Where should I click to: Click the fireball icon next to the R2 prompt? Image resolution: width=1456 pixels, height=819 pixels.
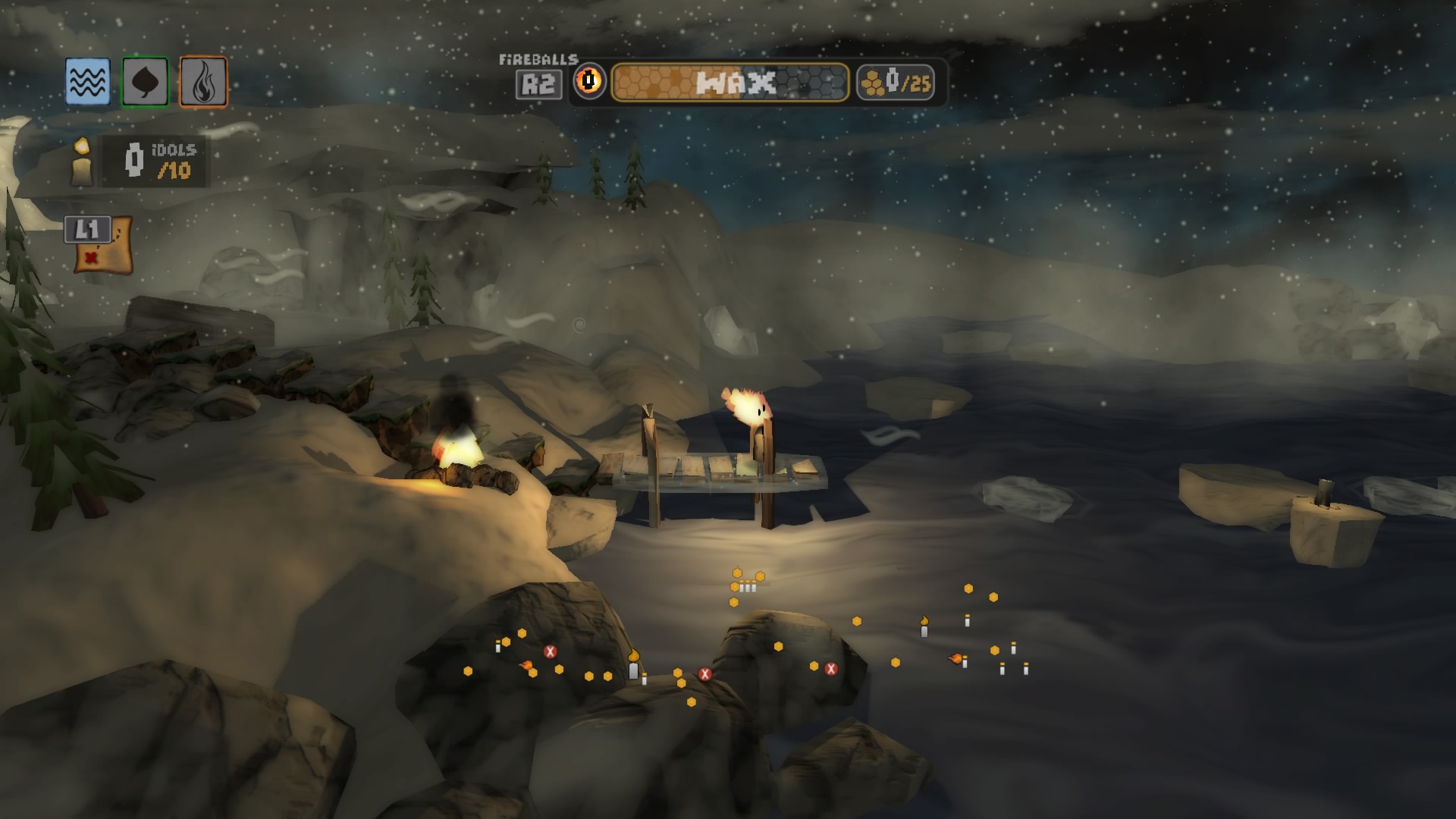point(590,83)
